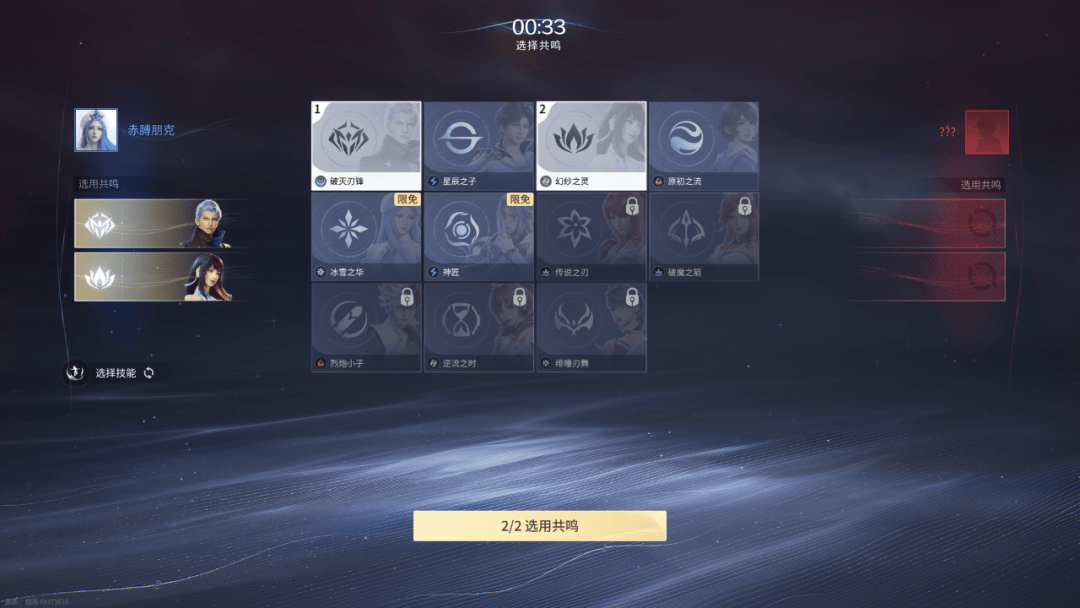1080x608 pixels.
Task: Open the 选择技能 skill selector
Action: click(111, 373)
